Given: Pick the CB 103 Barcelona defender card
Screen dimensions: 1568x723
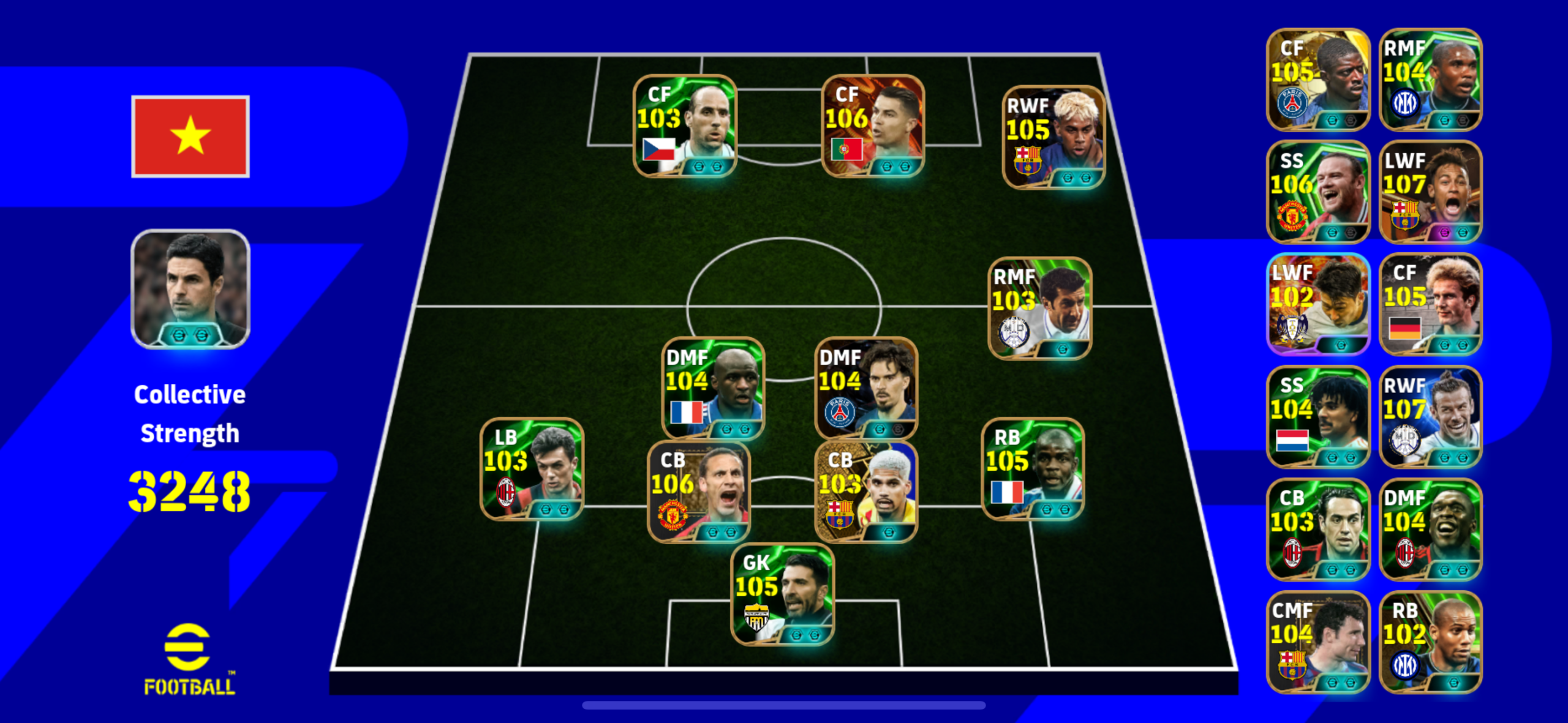Looking at the screenshot, I should pos(866,492).
